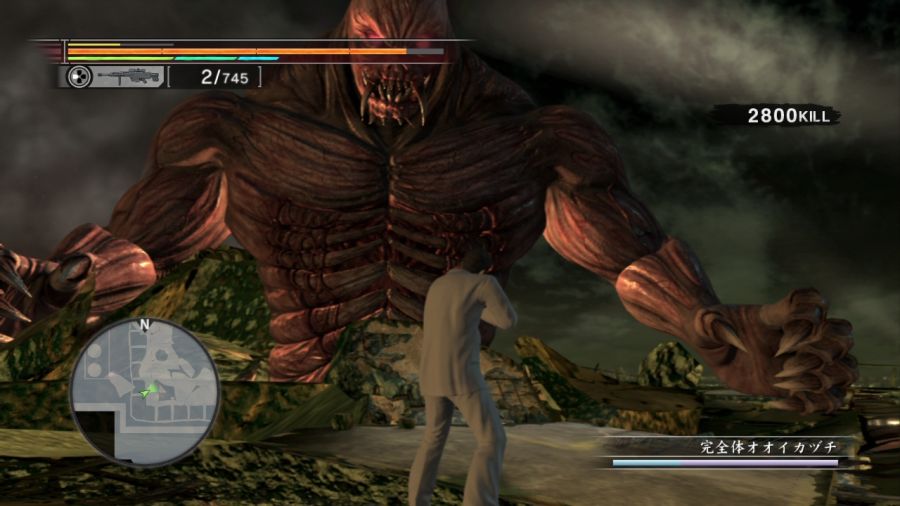The height and width of the screenshot is (506, 900).
Task: Click the green player arrow on minimap
Action: coord(150,391)
